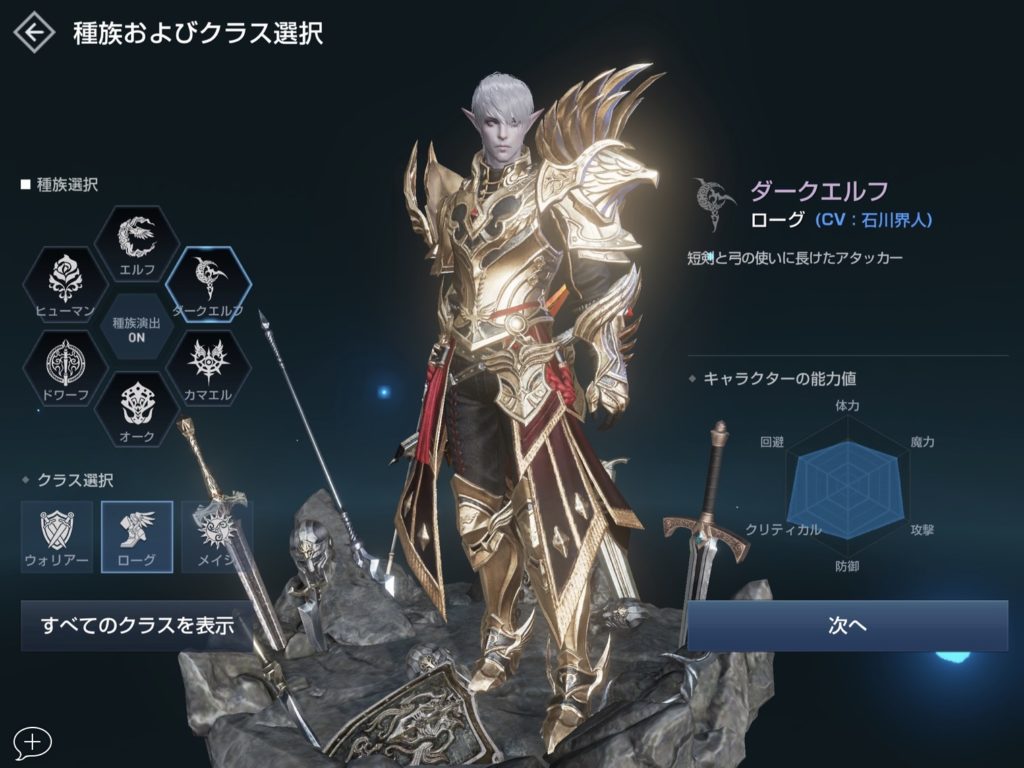Select the ドワーフ race hexagon
This screenshot has height=768, width=1024.
65,368
